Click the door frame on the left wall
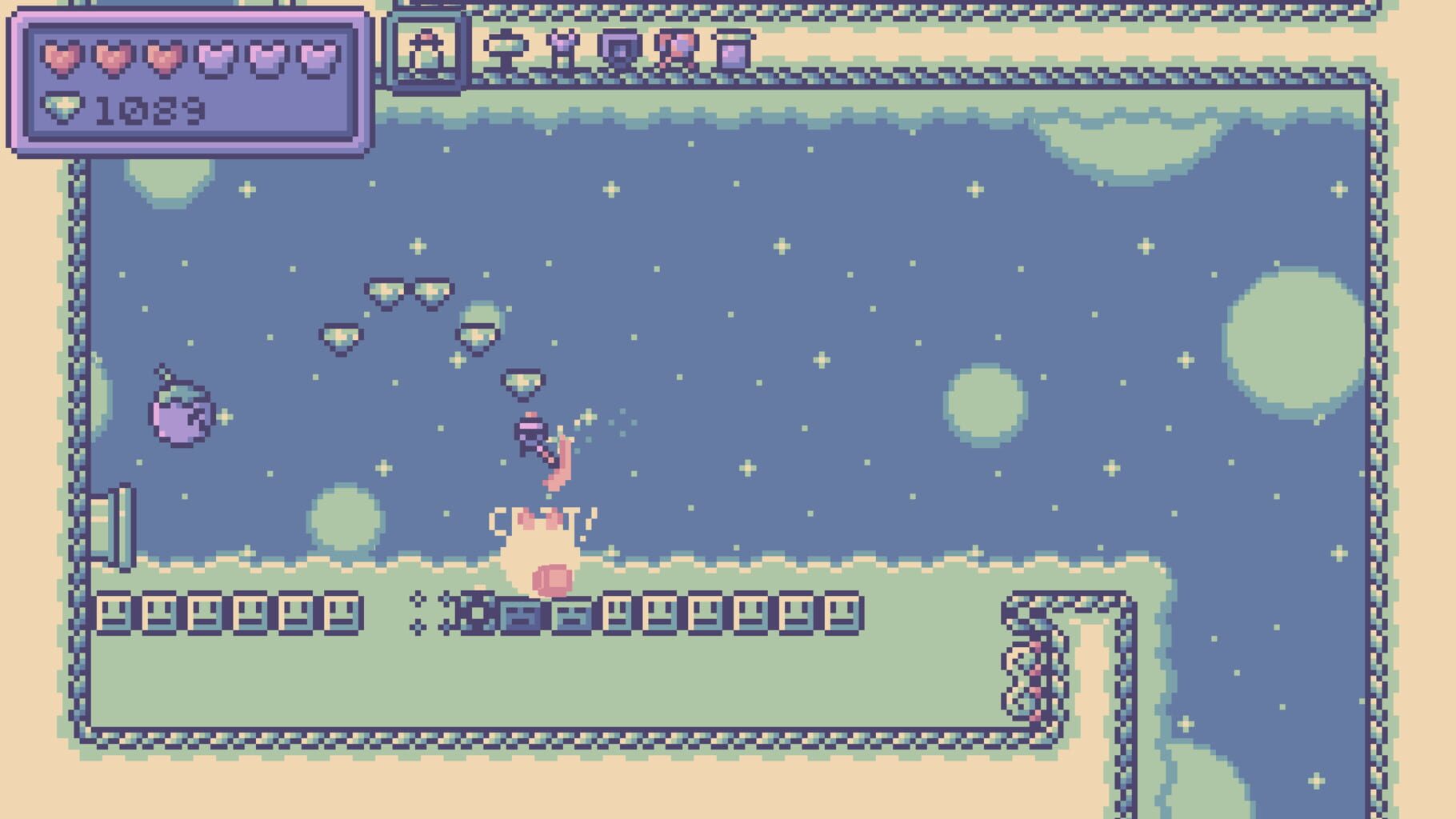Viewport: 1456px width, 819px height. click(114, 528)
